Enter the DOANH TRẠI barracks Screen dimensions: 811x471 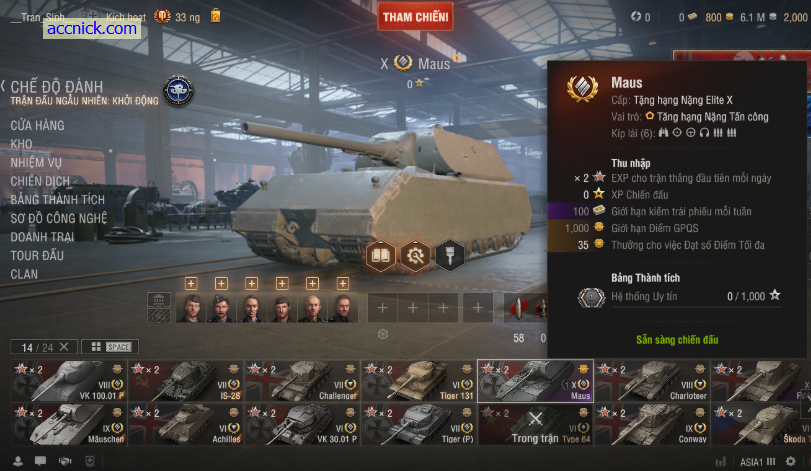(x=42, y=237)
